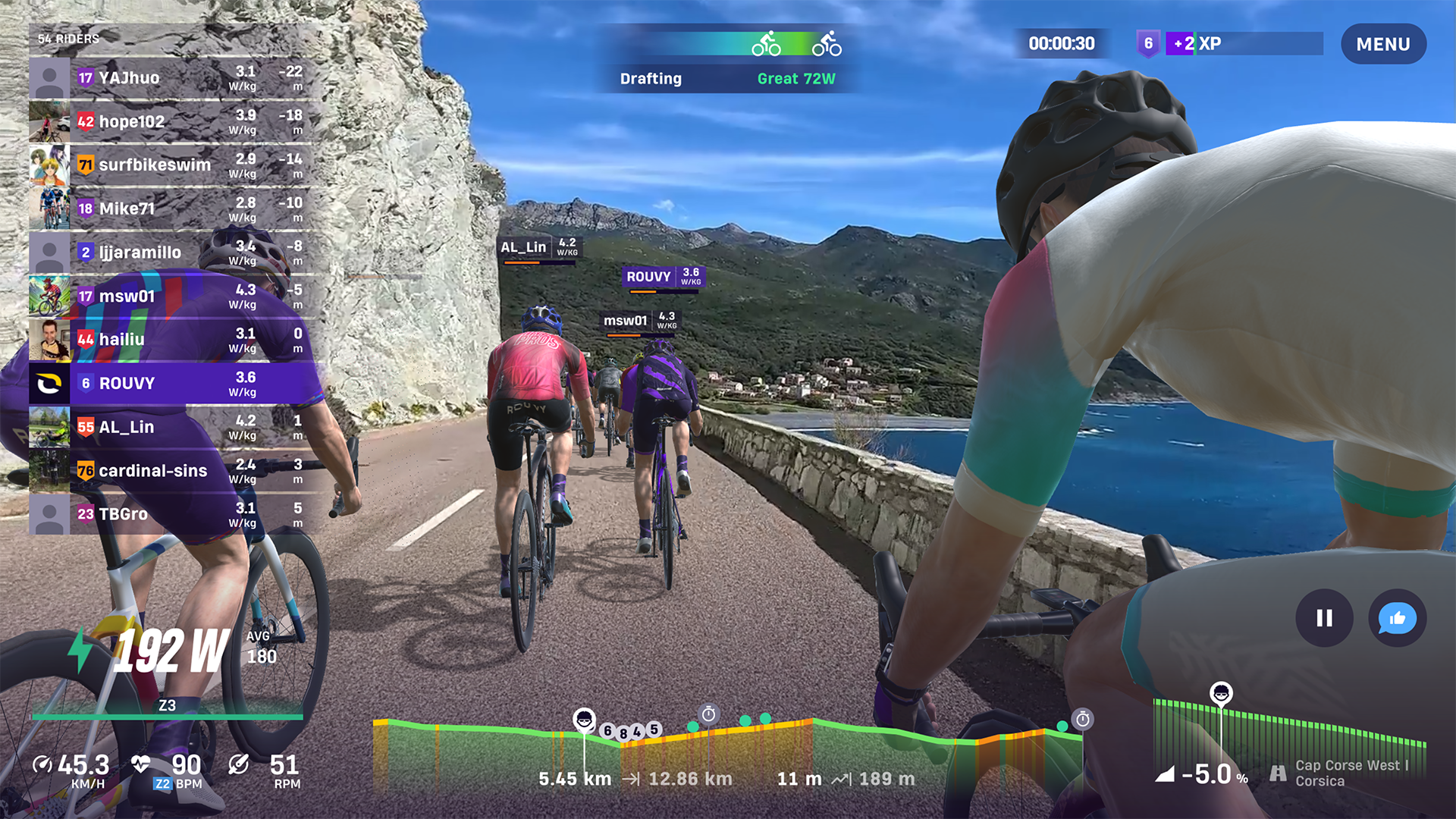Click the 00:00:30 ride timer

pos(1062,43)
